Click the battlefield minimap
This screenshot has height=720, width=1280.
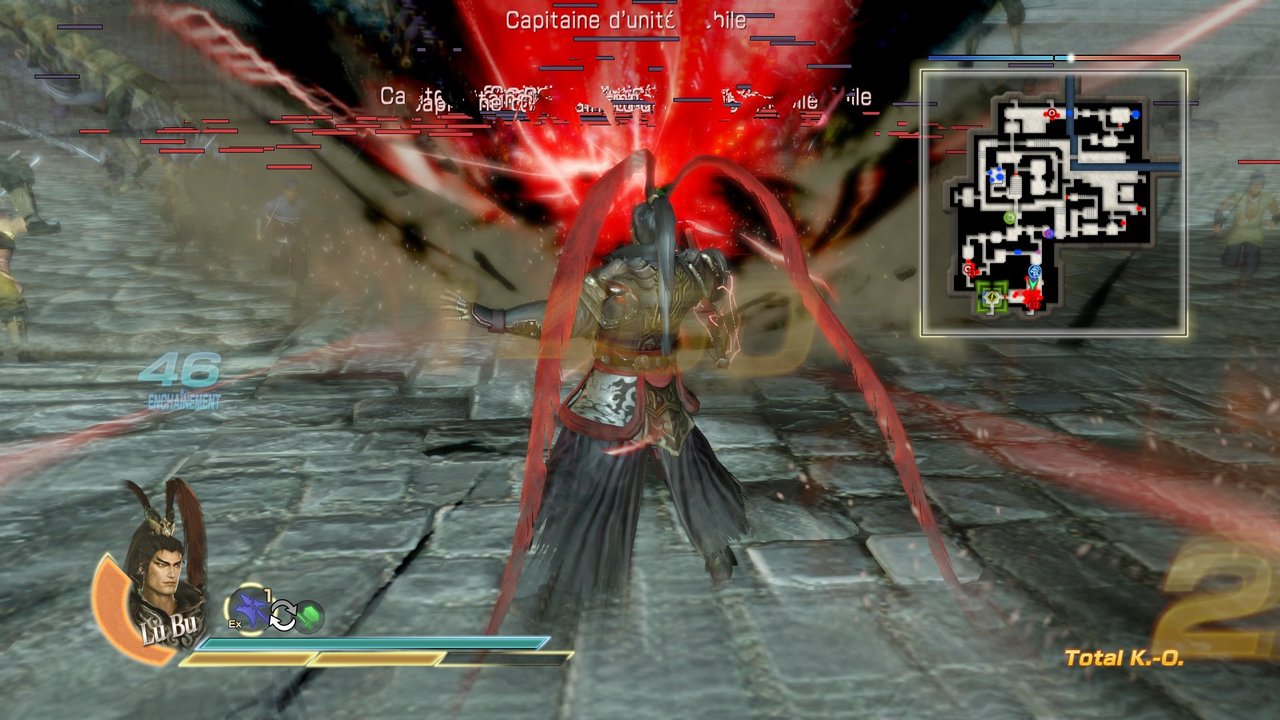[1054, 203]
